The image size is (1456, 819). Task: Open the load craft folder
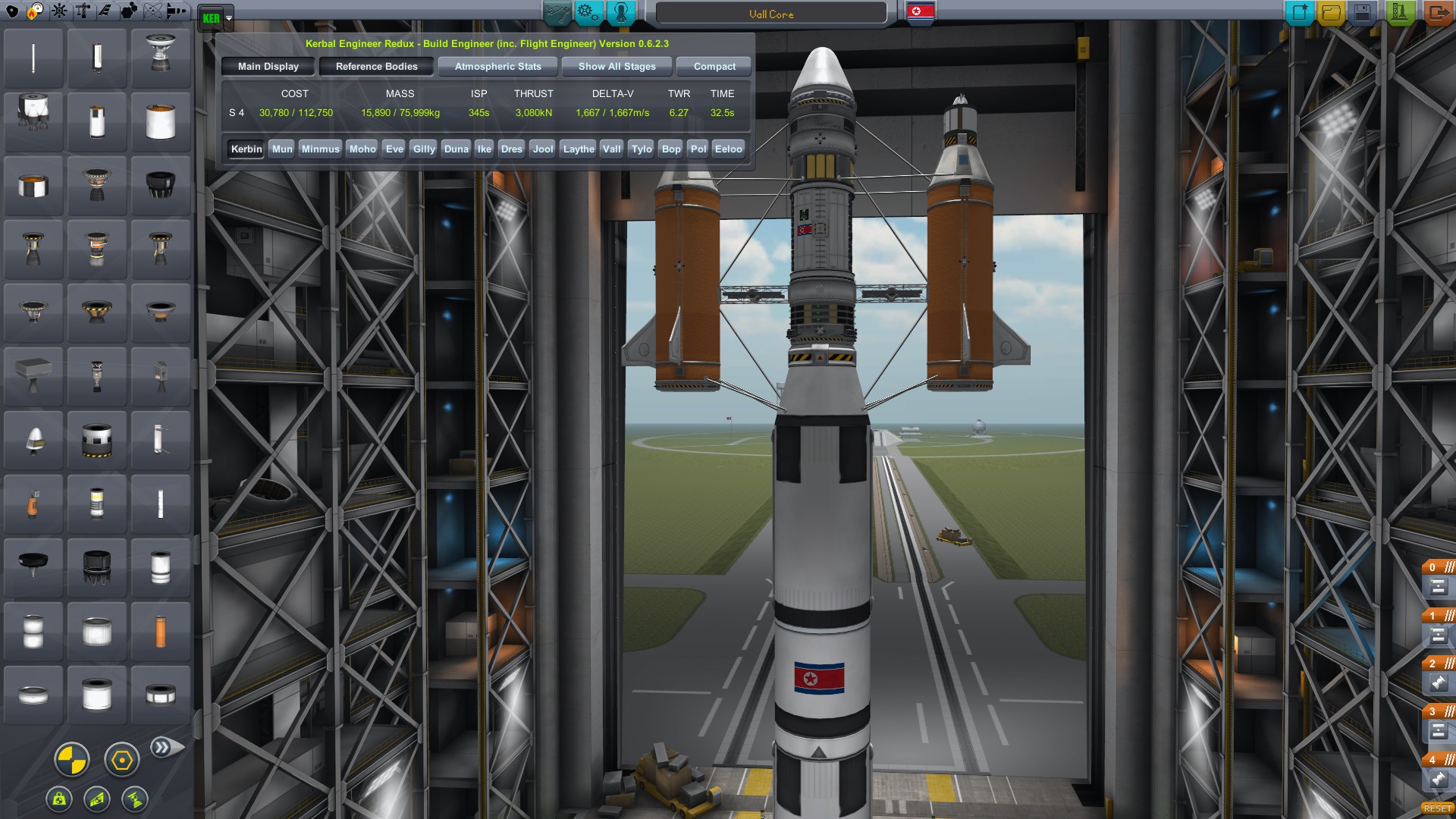tap(1331, 12)
